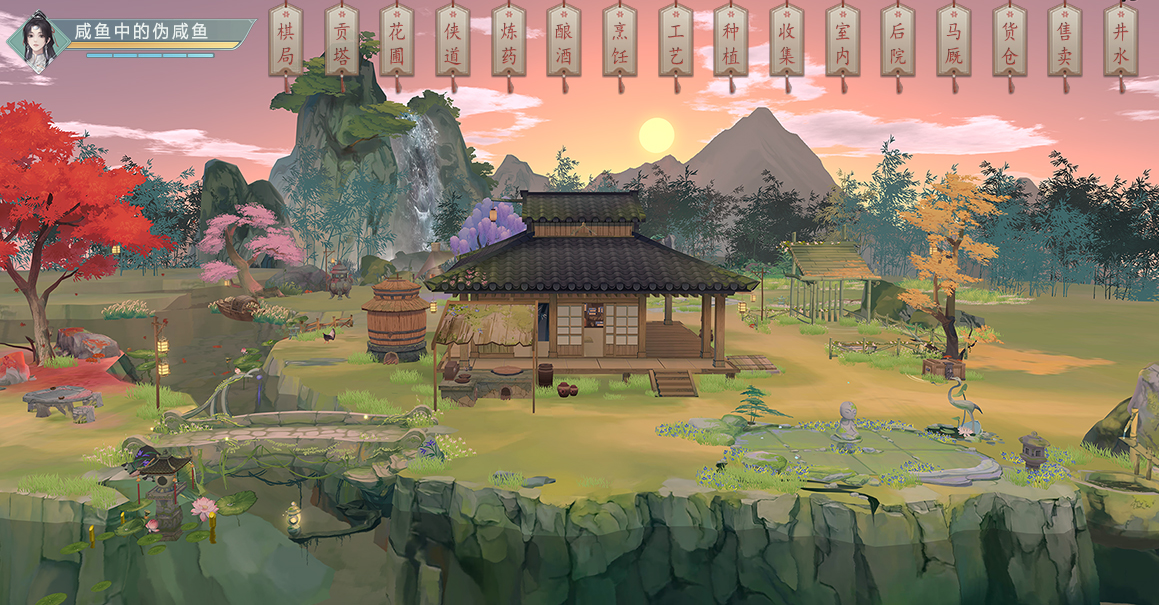
Task: Open the 烹饪 cooking tag
Action: [620, 43]
